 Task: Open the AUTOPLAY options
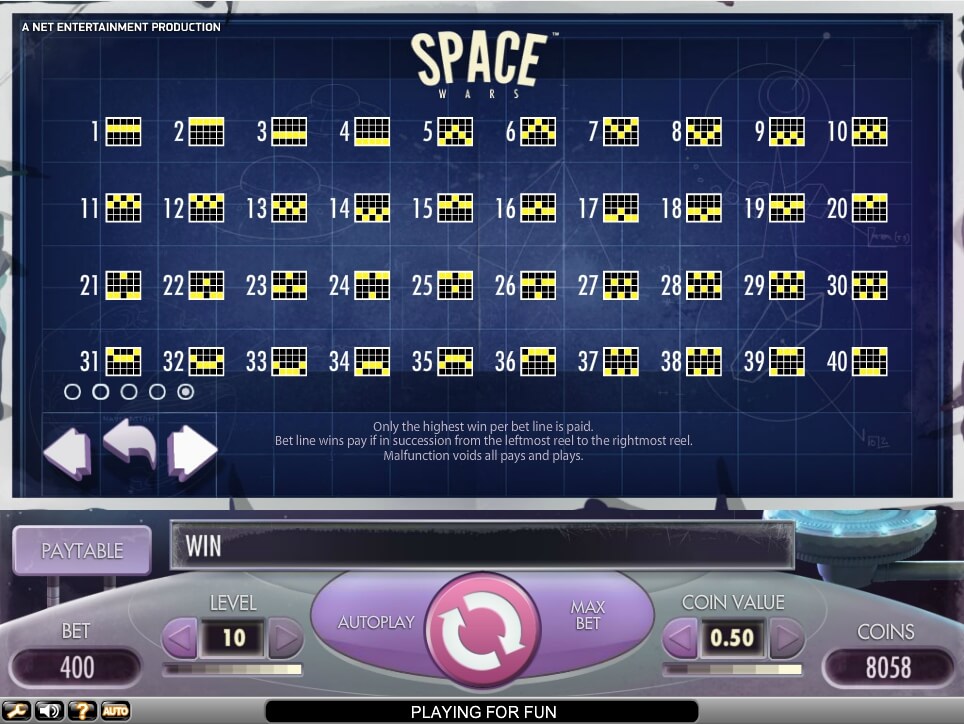coord(376,622)
